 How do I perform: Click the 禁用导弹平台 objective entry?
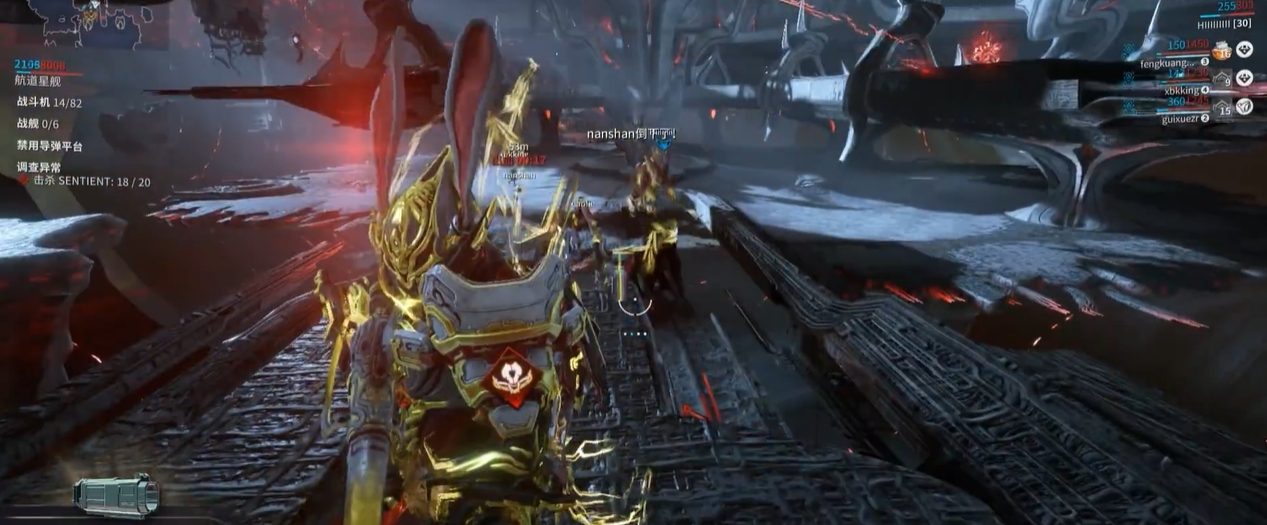pyautogui.click(x=50, y=147)
